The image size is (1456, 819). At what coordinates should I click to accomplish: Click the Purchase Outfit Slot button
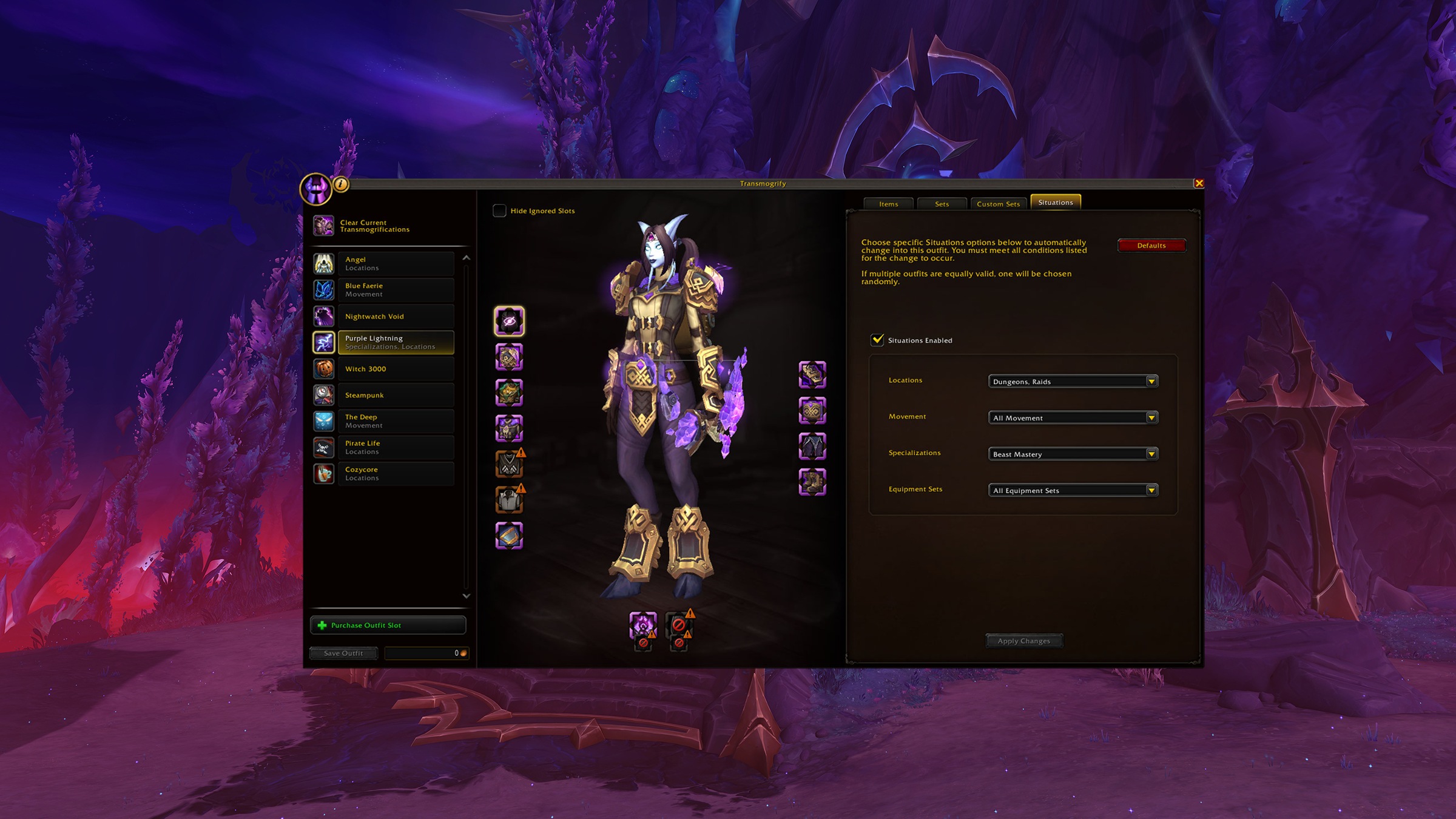(x=387, y=625)
